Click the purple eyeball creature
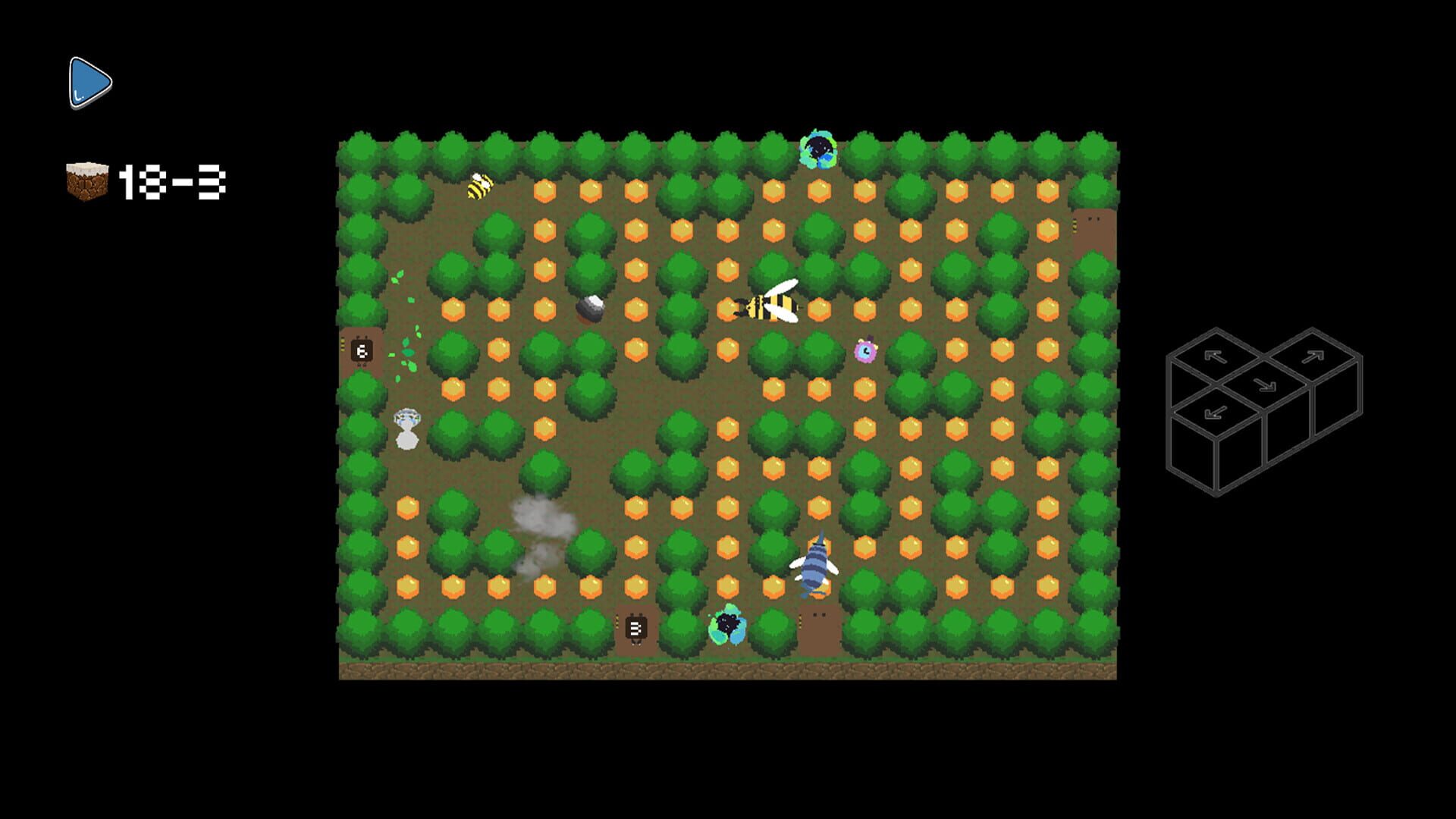This screenshot has width=1456, height=819. coord(867,352)
